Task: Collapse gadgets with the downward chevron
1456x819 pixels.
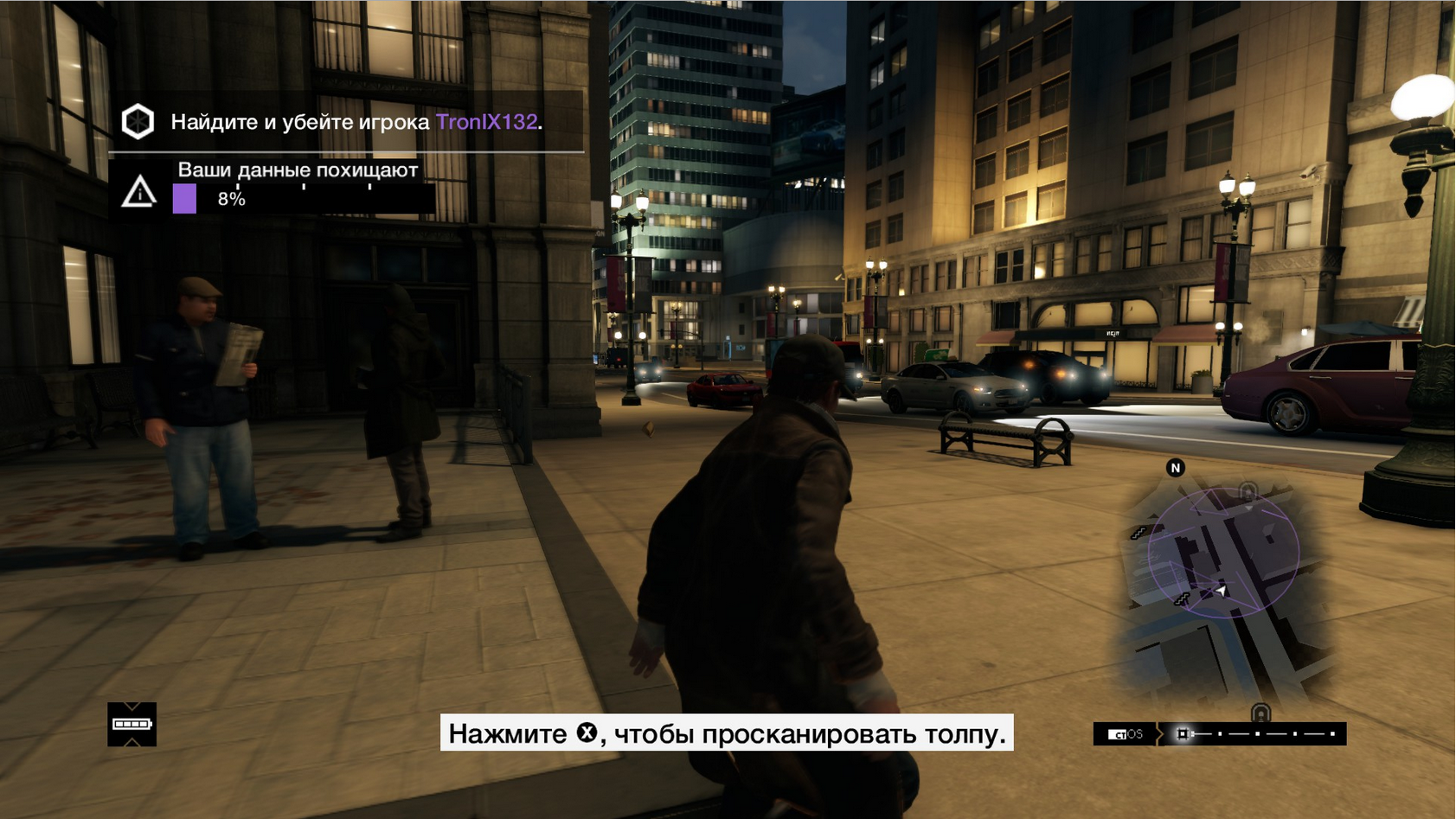Action: [x=131, y=705]
